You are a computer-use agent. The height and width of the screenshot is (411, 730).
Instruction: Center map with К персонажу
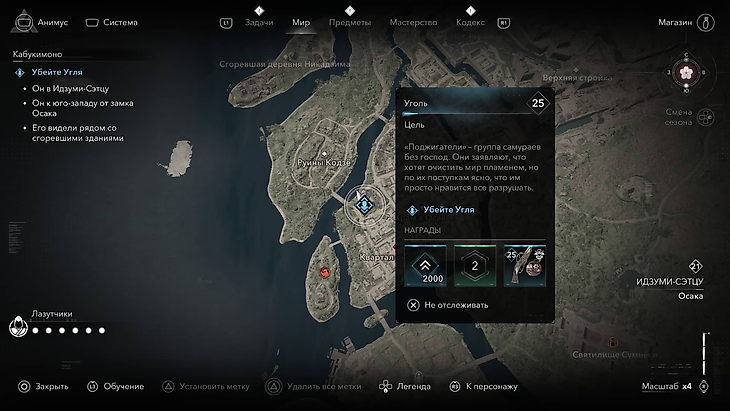(484, 386)
